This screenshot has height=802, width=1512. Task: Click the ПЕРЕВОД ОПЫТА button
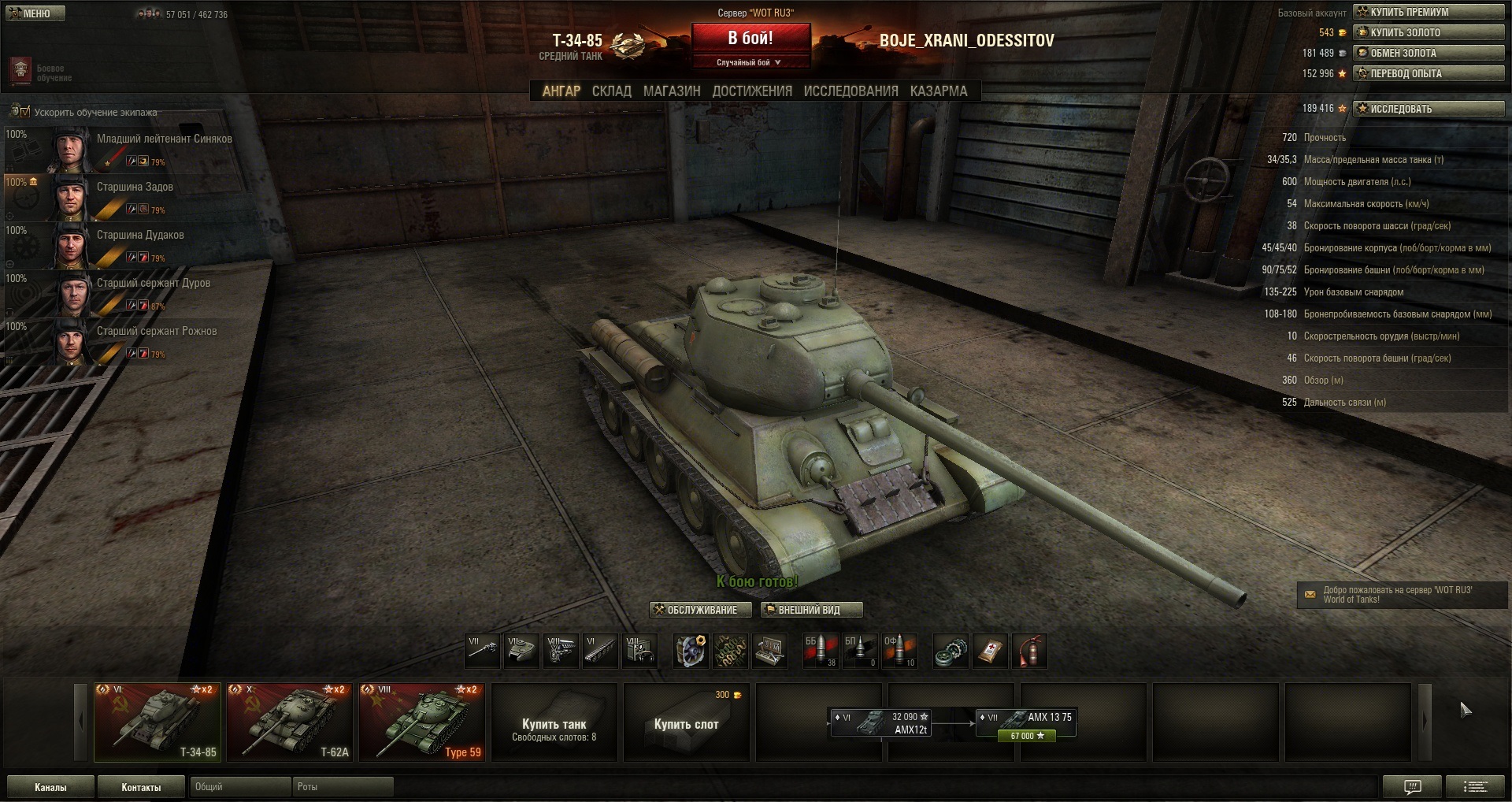[1428, 73]
